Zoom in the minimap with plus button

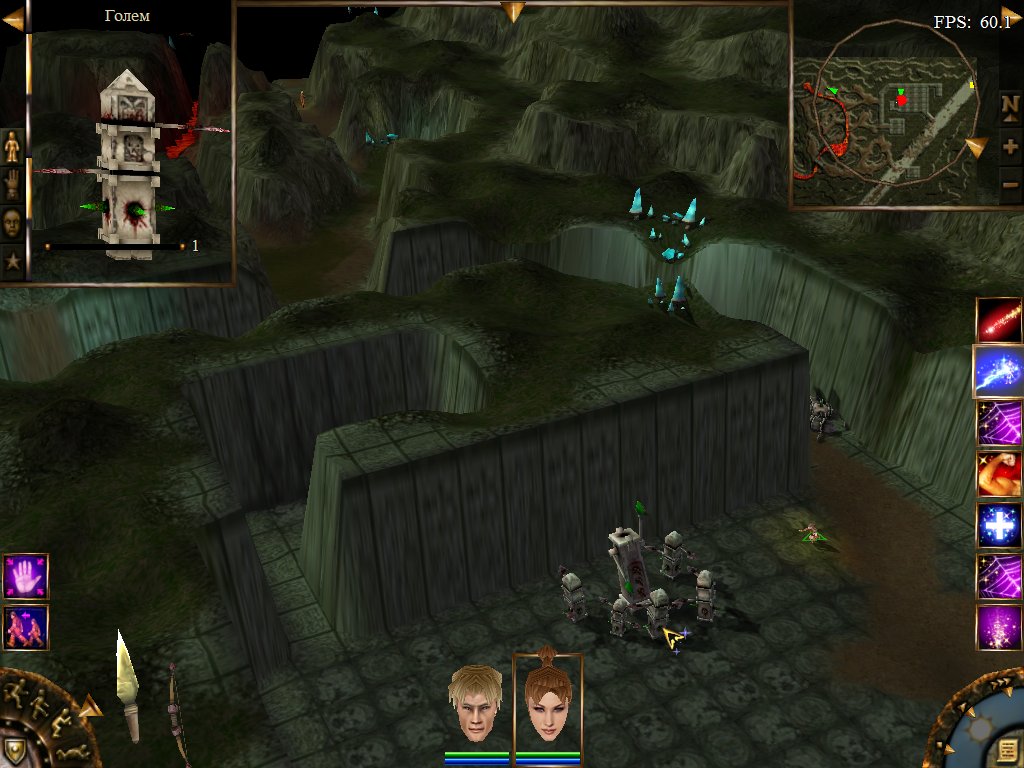click(1010, 146)
